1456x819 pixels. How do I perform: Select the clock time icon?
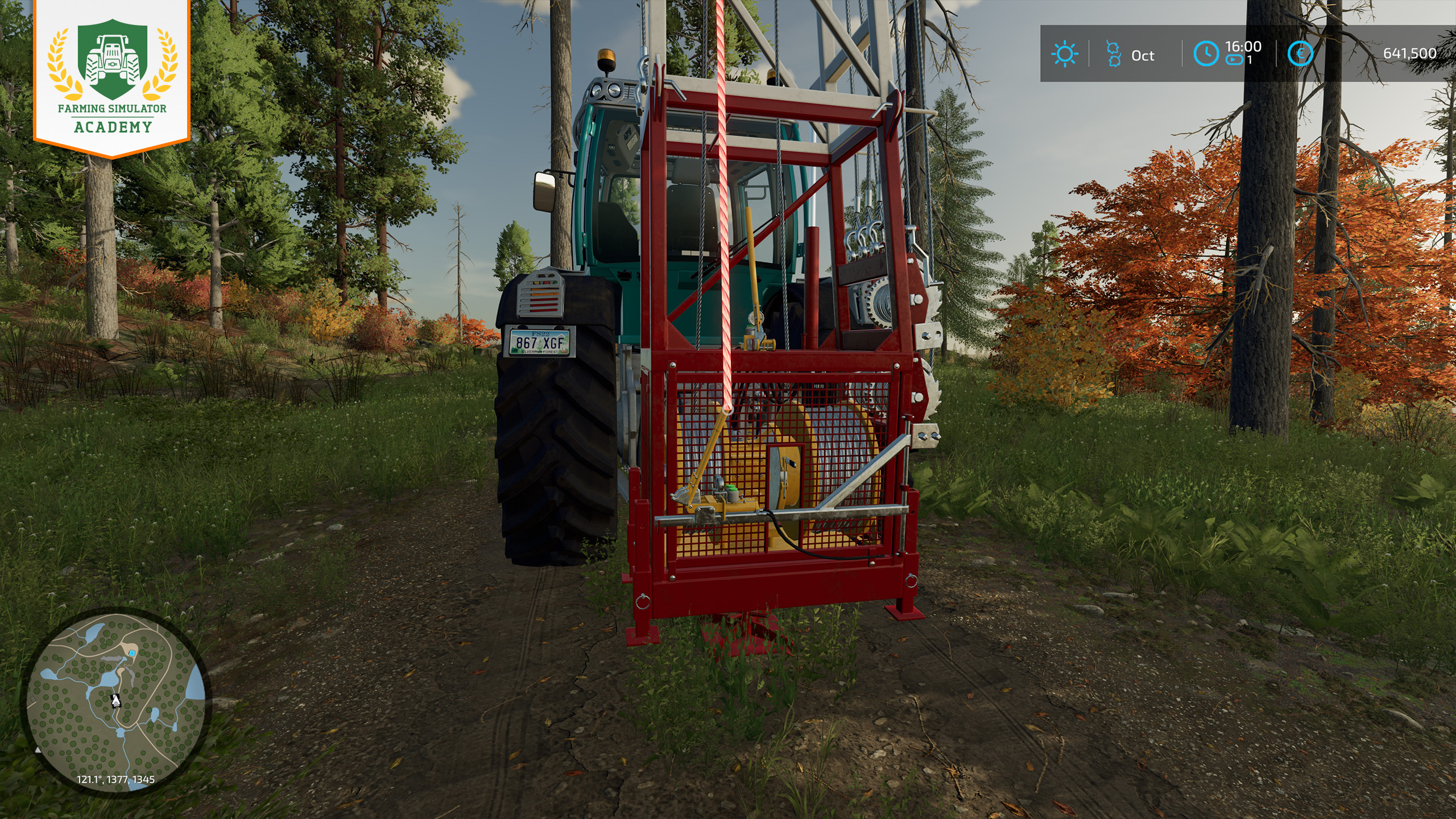[1205, 54]
